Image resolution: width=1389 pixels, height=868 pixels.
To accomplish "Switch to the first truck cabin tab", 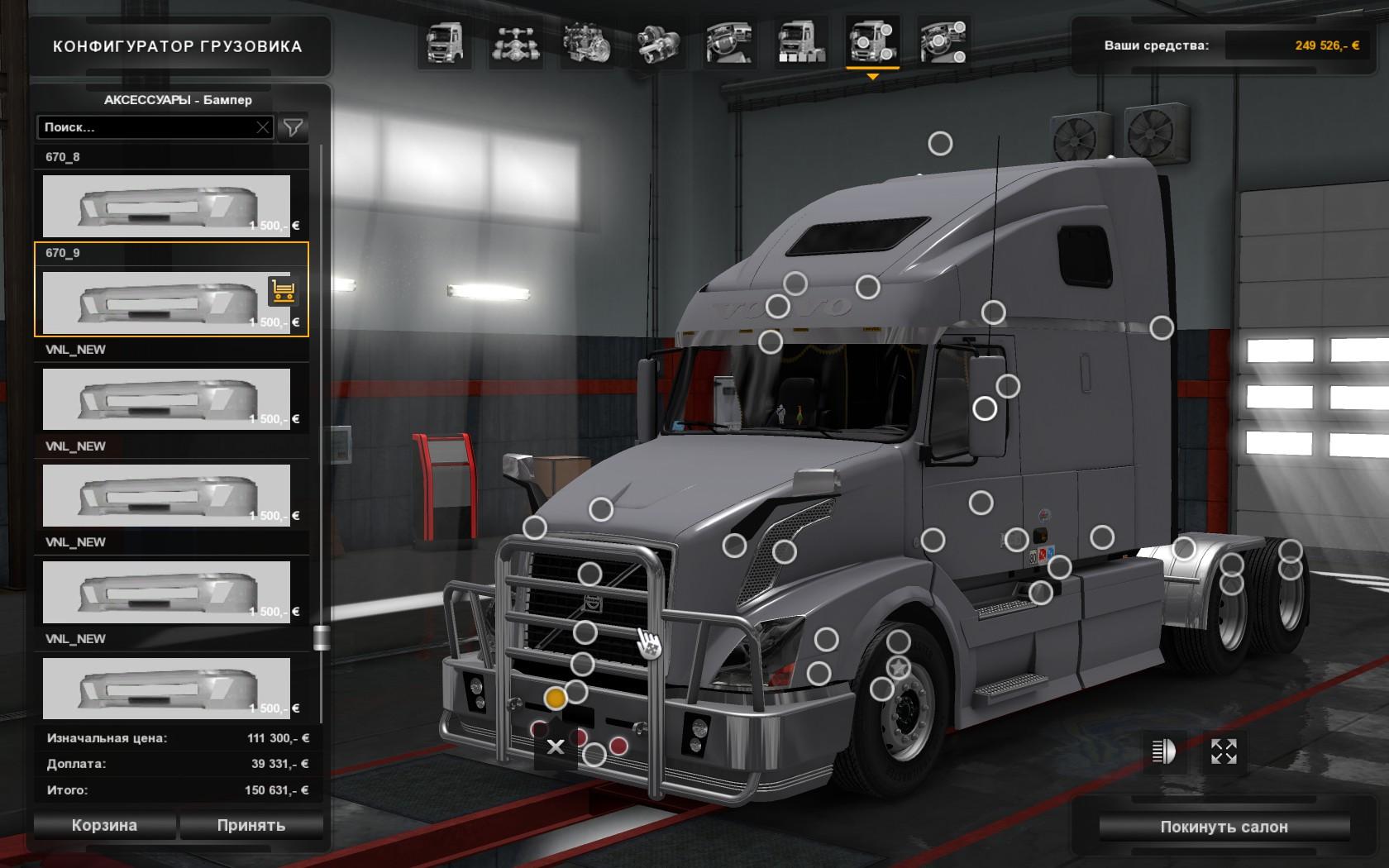I will [x=446, y=43].
